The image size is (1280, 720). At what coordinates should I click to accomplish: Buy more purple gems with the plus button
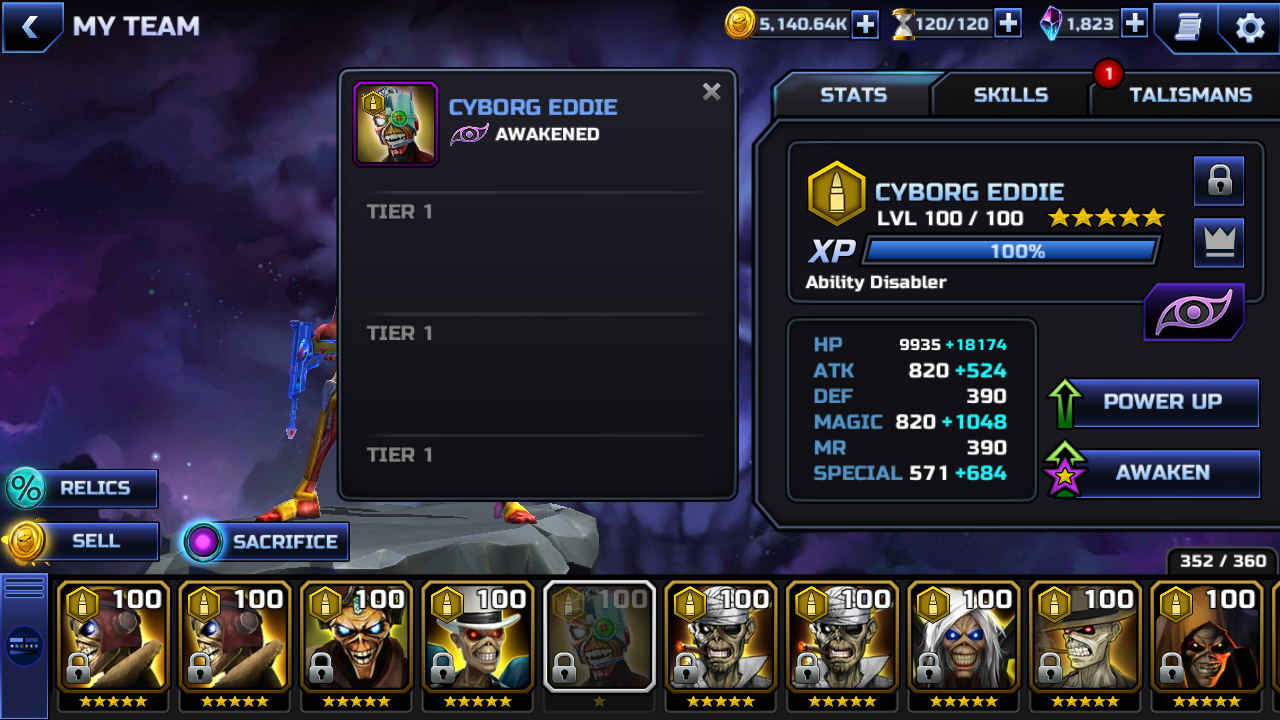(x=1134, y=24)
